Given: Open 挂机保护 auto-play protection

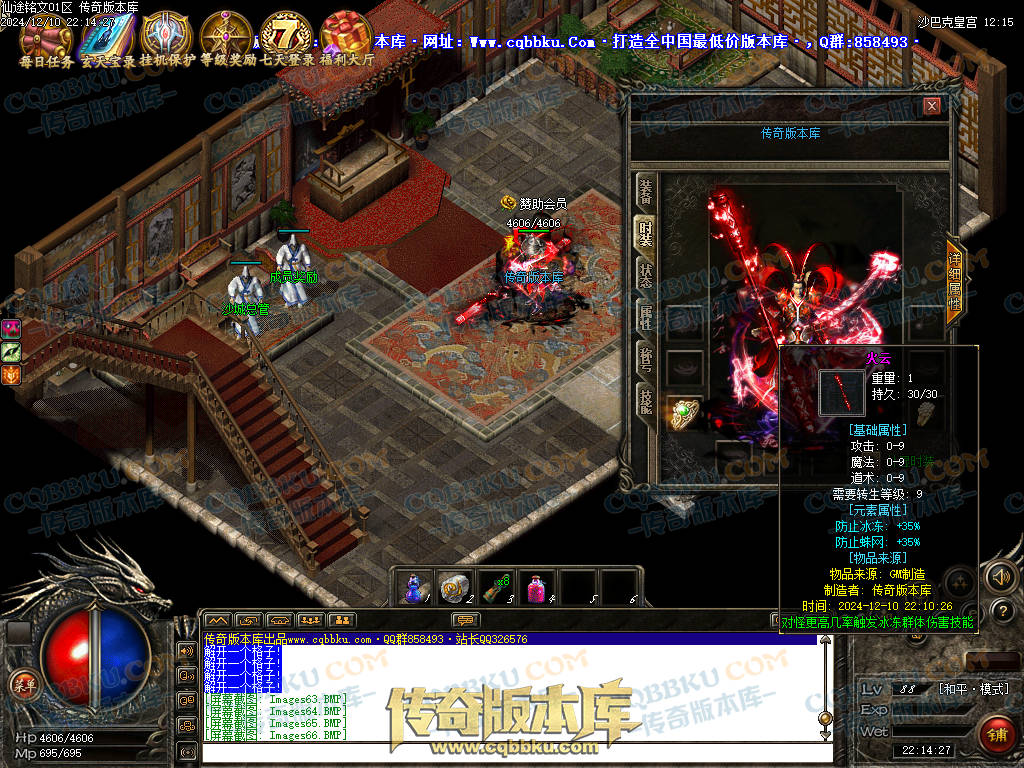Looking at the screenshot, I should [x=165, y=36].
